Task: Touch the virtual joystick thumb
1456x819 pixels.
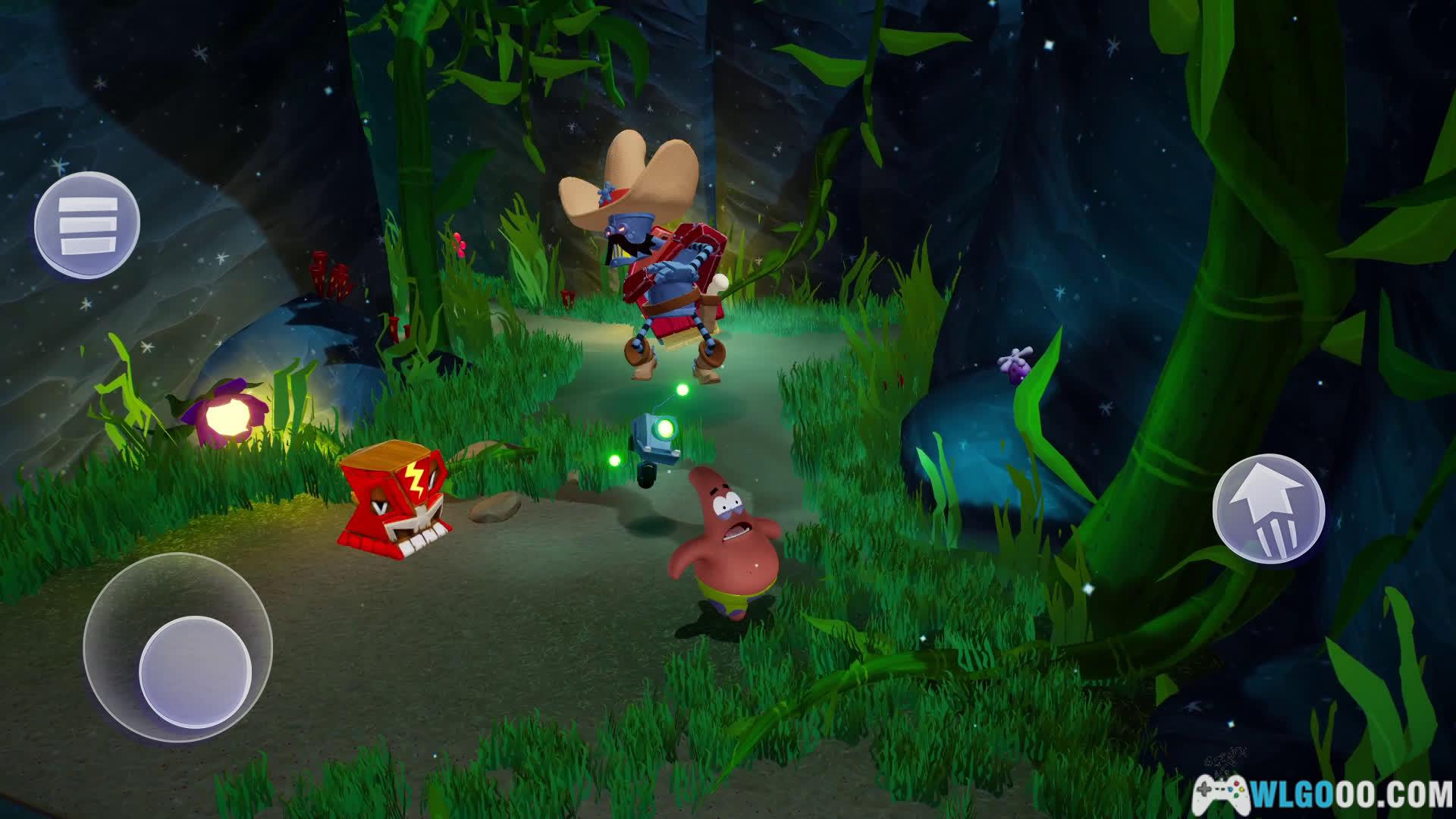Action: point(195,672)
